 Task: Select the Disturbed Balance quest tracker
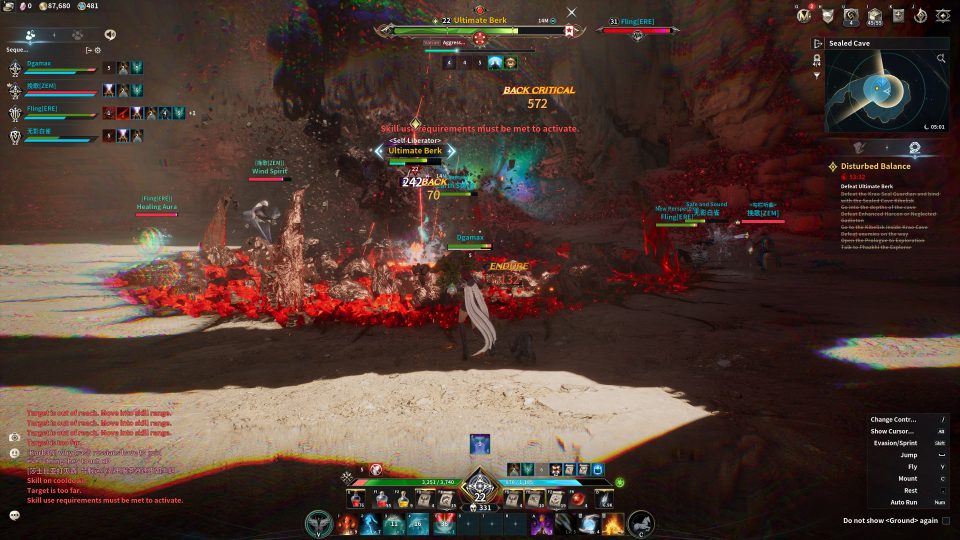875,166
